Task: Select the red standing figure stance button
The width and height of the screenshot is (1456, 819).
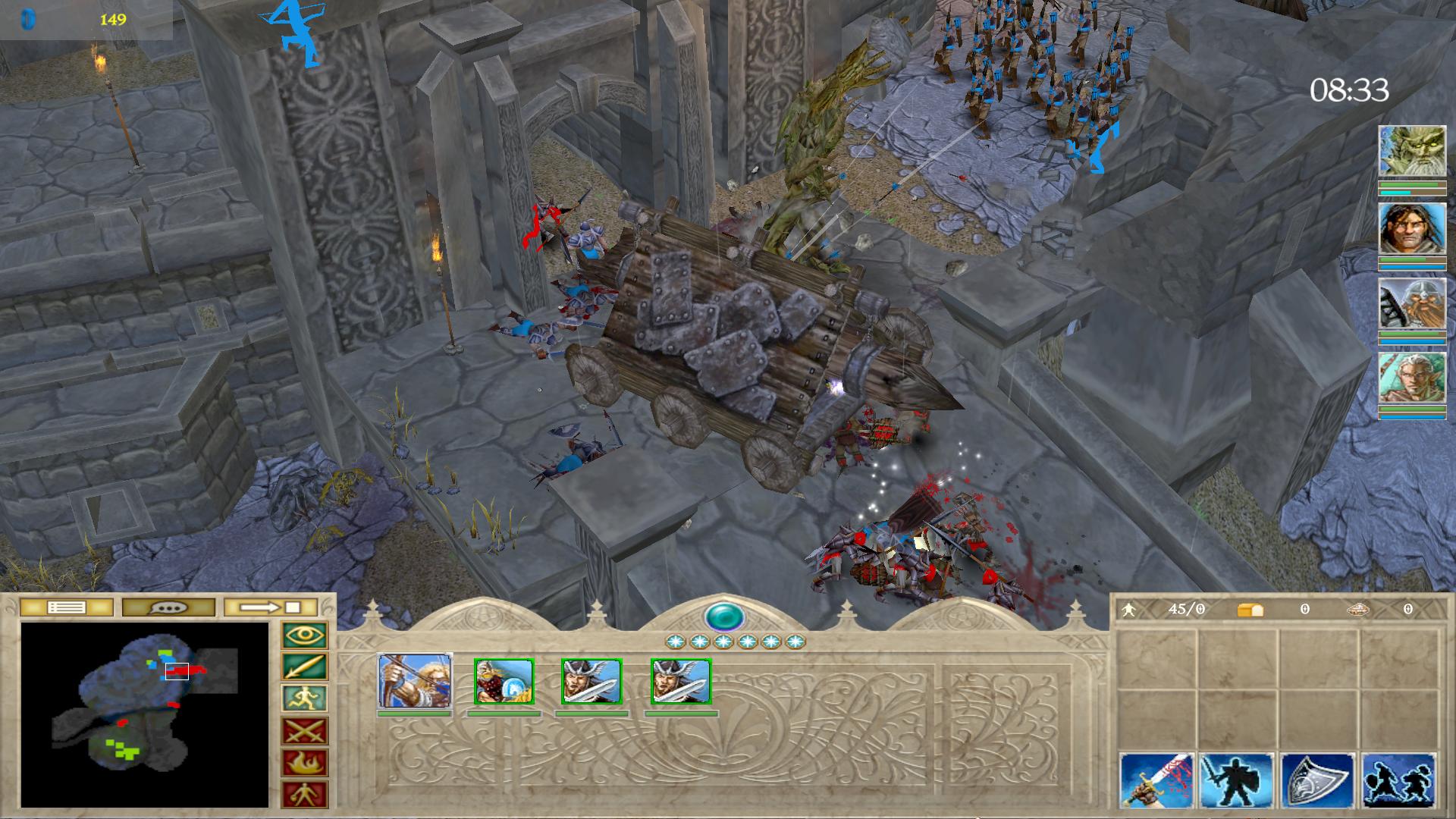Action: pos(305,795)
